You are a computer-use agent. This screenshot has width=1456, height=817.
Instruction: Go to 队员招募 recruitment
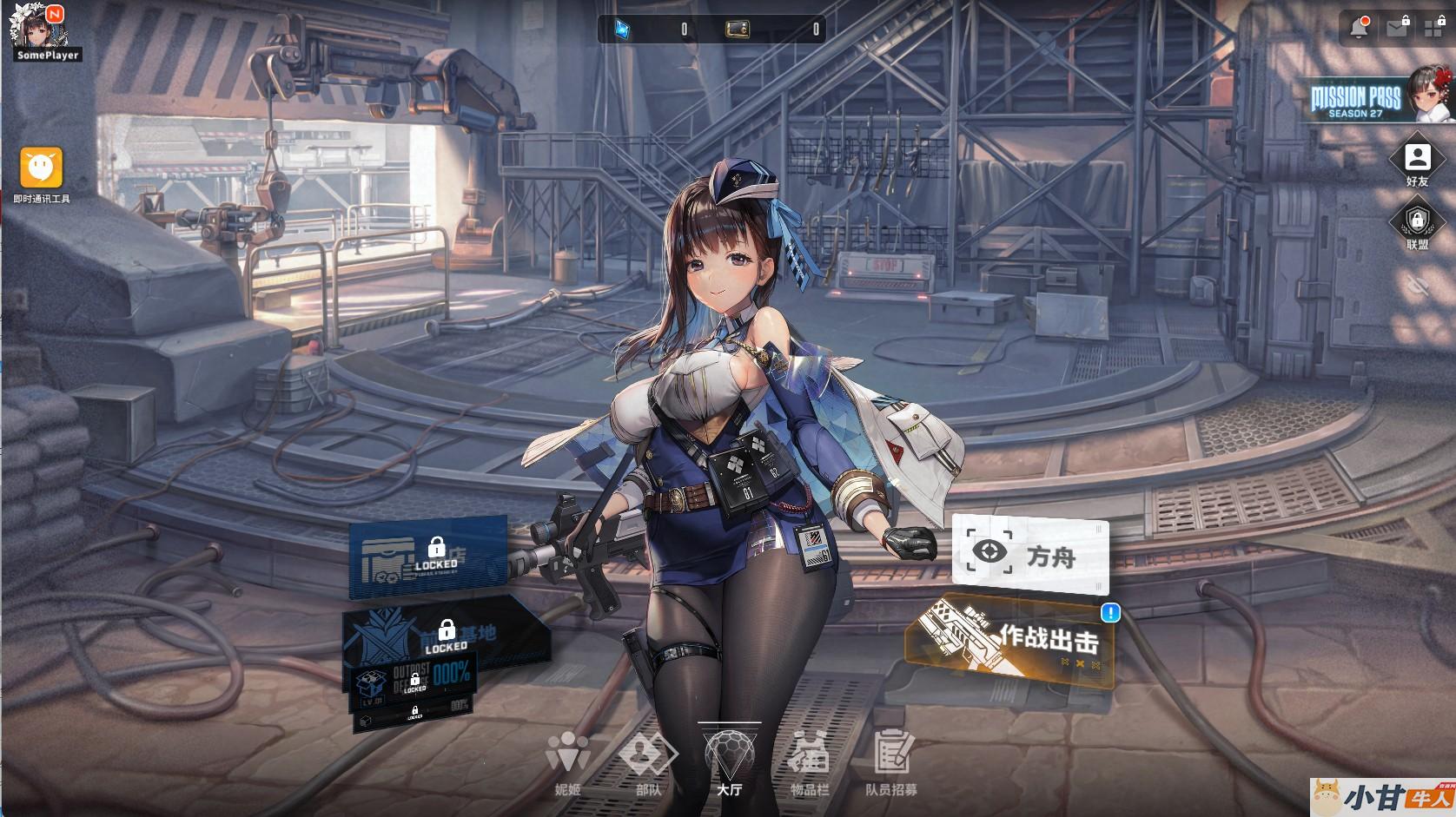(891, 762)
